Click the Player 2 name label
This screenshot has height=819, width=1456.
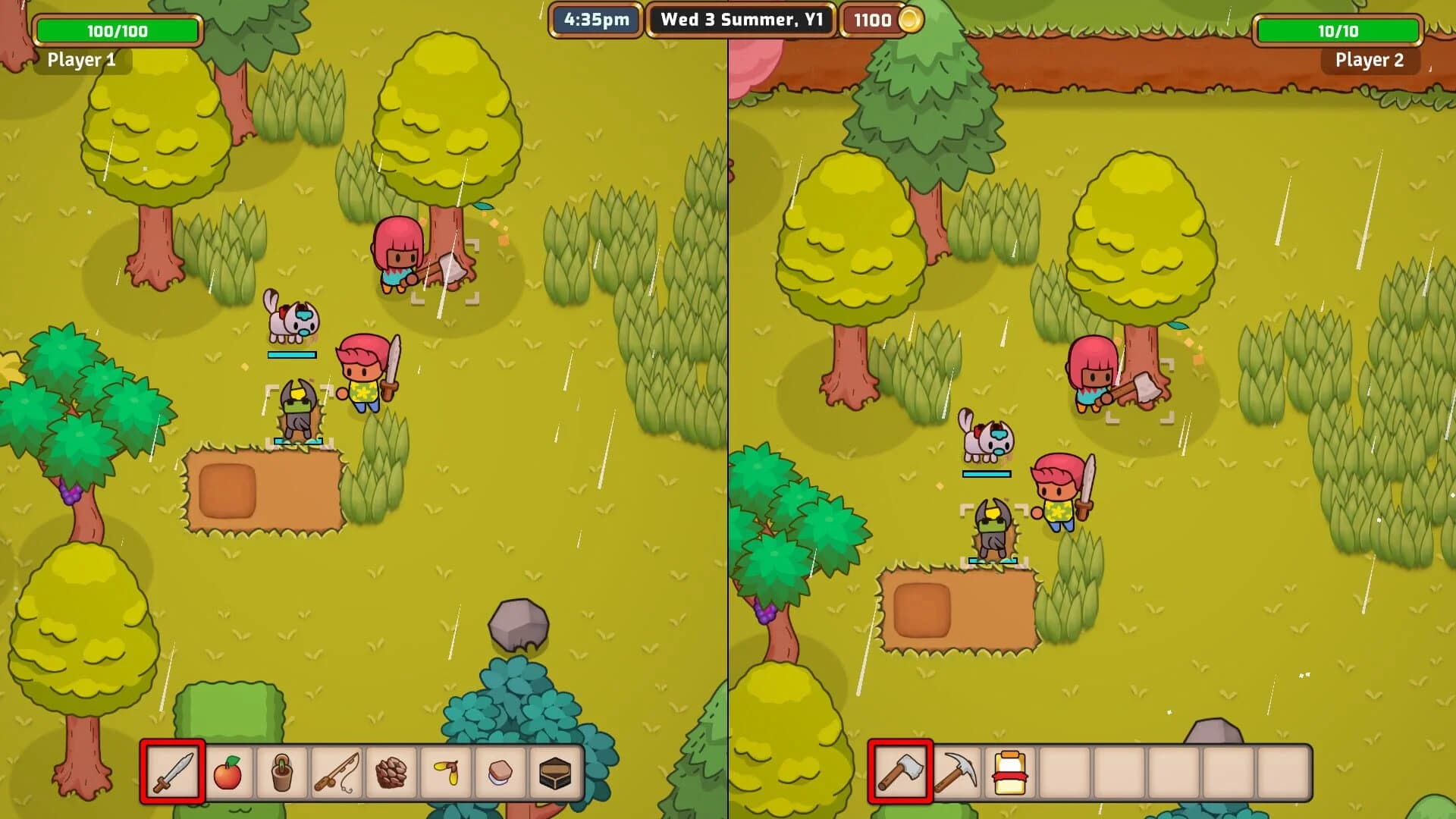(x=1369, y=60)
